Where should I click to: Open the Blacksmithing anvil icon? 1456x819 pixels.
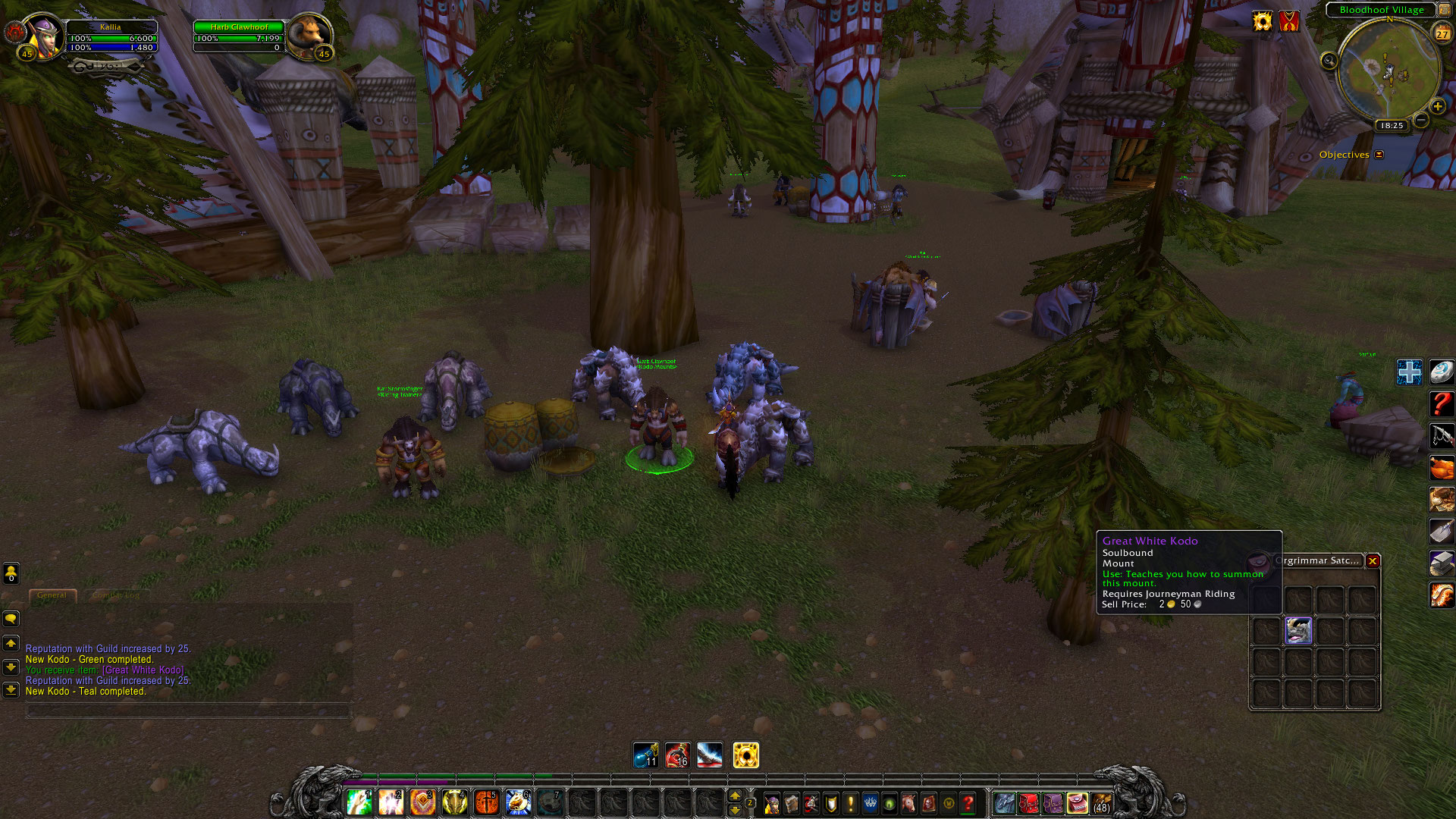1442,563
